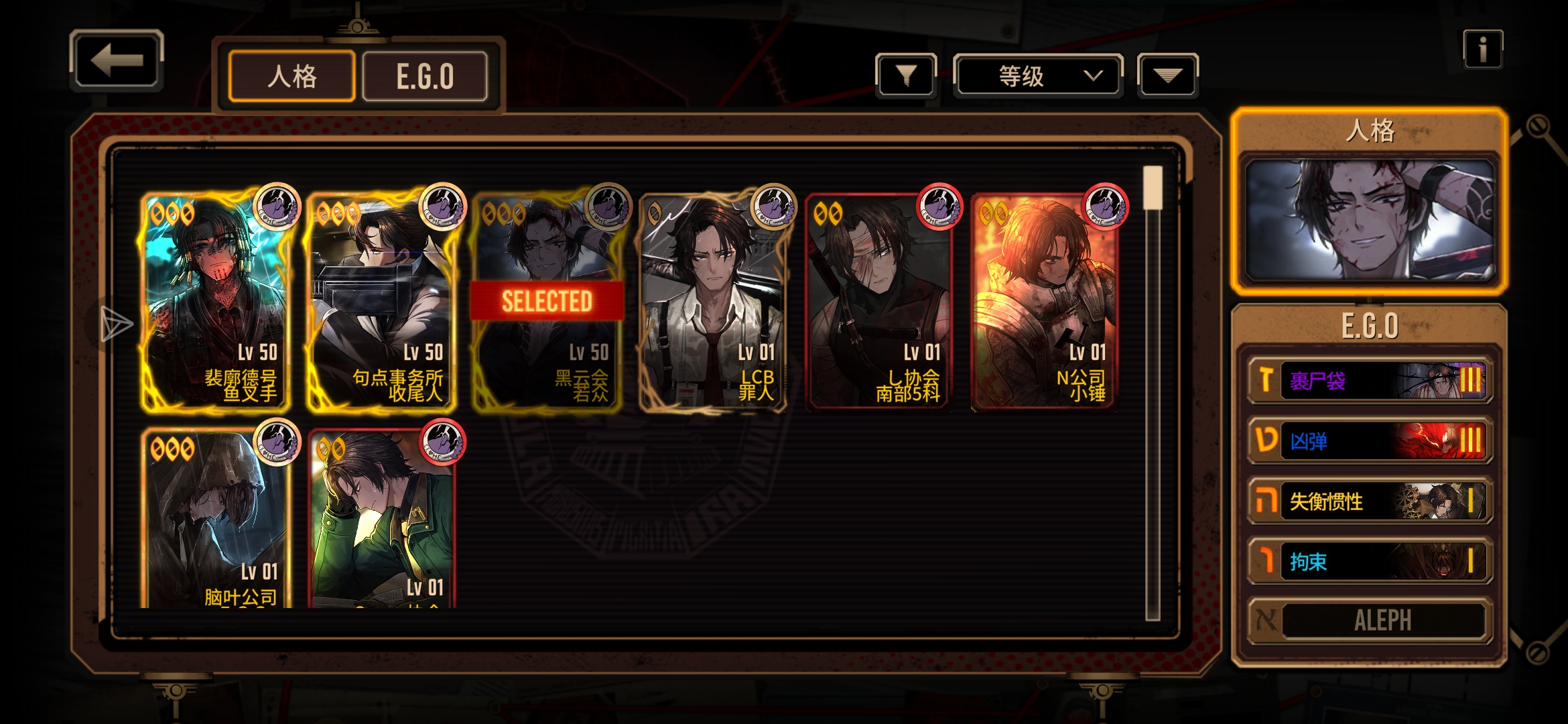
Task: Open the 裹尸袋 E.G.O slot
Action: (1369, 381)
